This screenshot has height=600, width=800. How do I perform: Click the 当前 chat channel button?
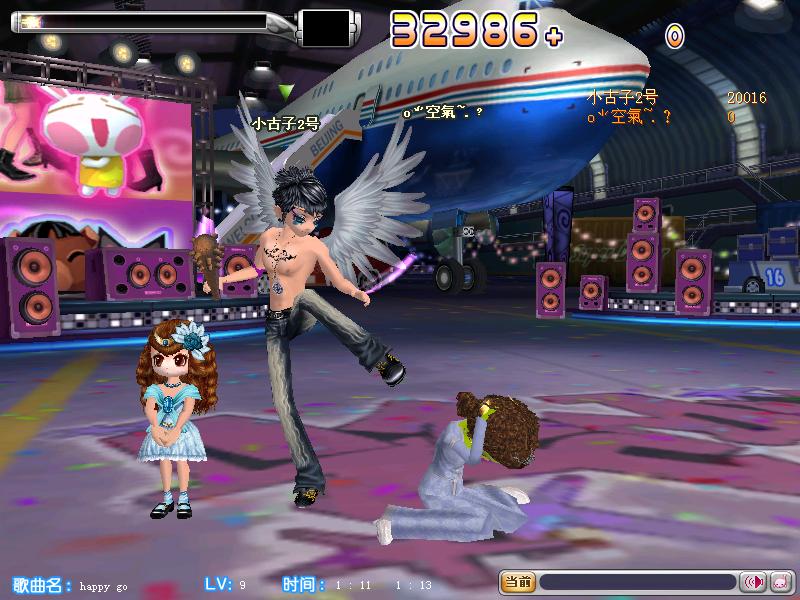pyautogui.click(x=518, y=582)
